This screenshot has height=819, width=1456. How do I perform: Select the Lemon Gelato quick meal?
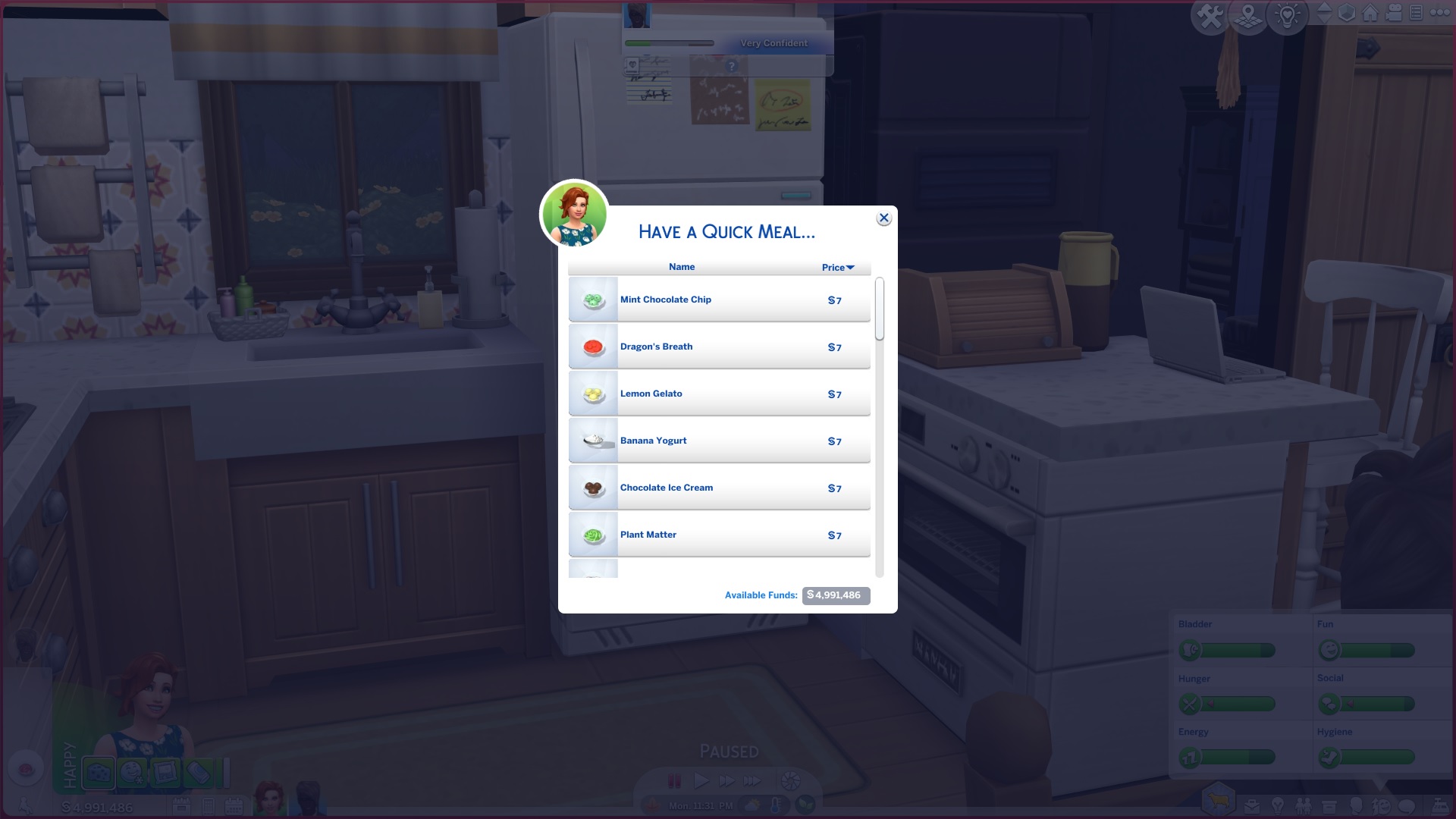point(718,394)
